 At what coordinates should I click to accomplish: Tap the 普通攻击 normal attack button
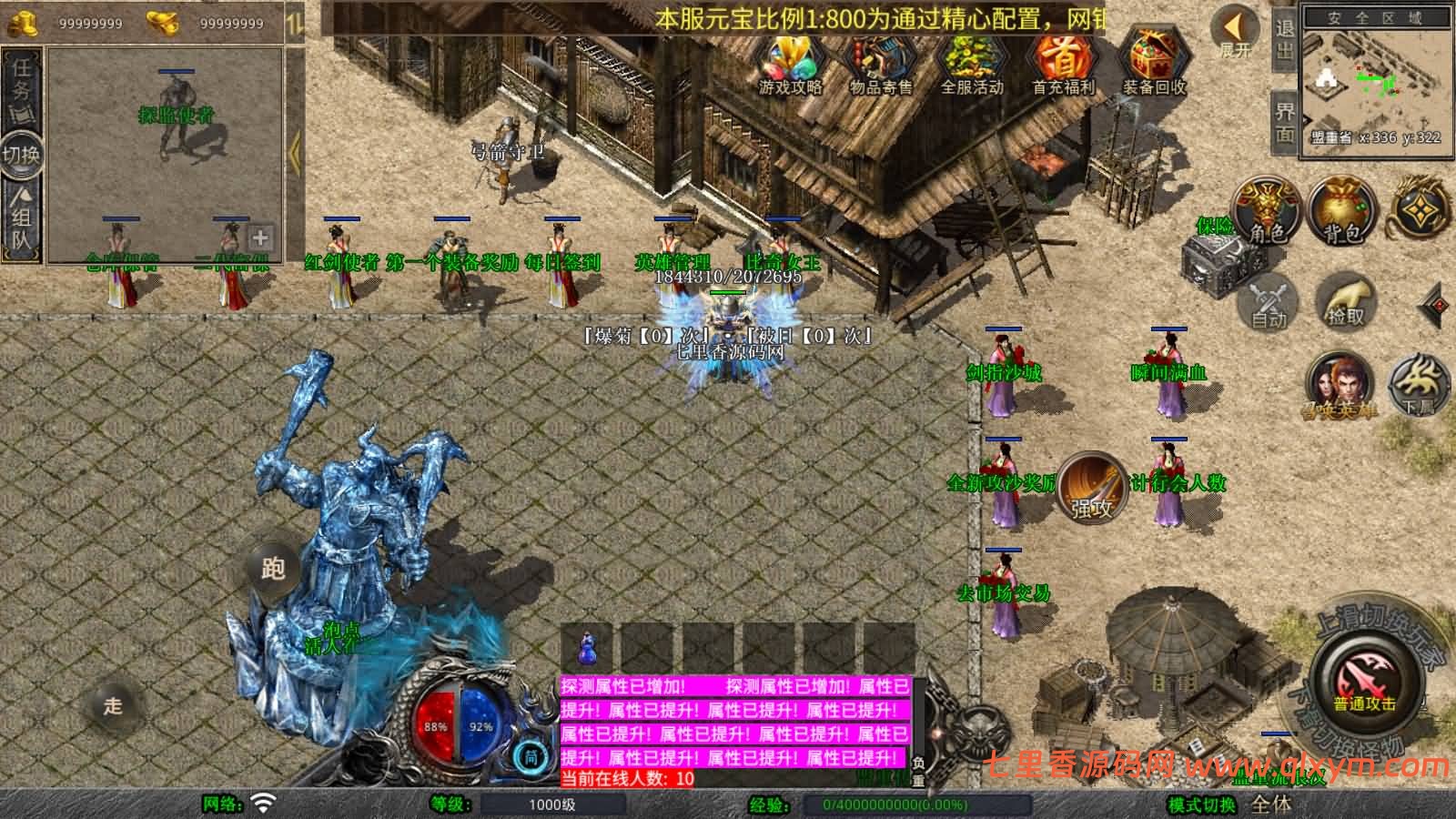coord(1364,682)
